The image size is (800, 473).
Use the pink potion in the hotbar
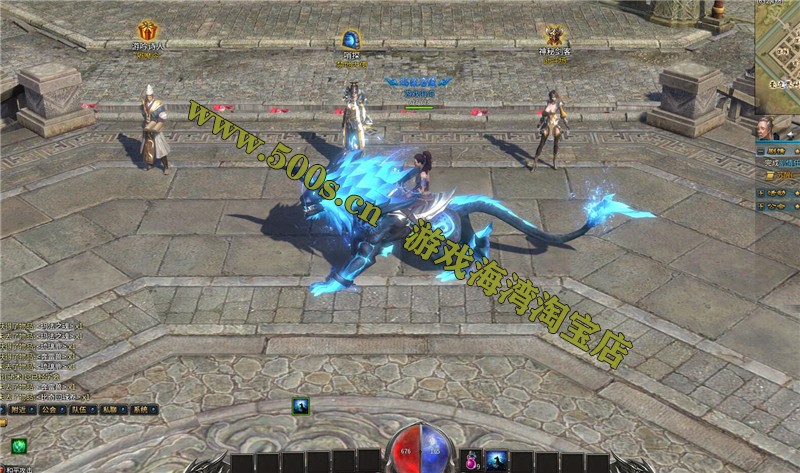coord(470,460)
